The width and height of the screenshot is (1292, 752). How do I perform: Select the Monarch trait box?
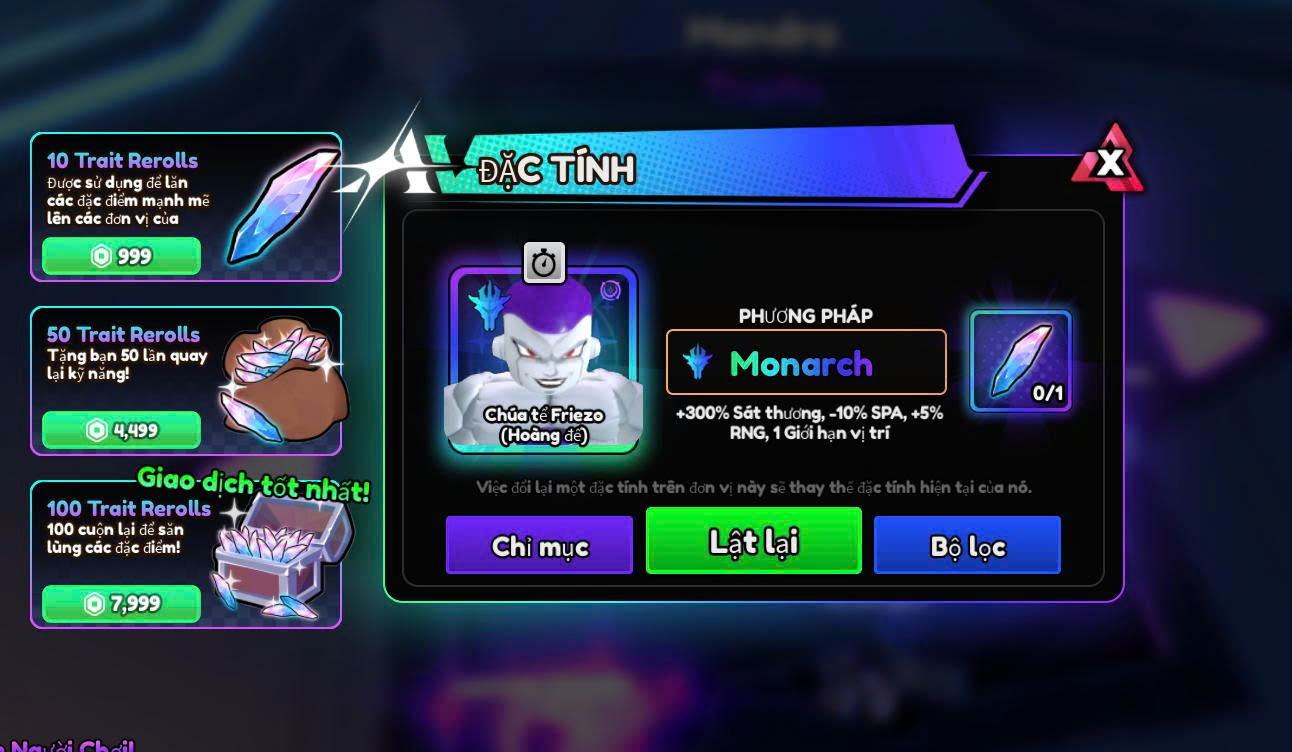click(806, 362)
